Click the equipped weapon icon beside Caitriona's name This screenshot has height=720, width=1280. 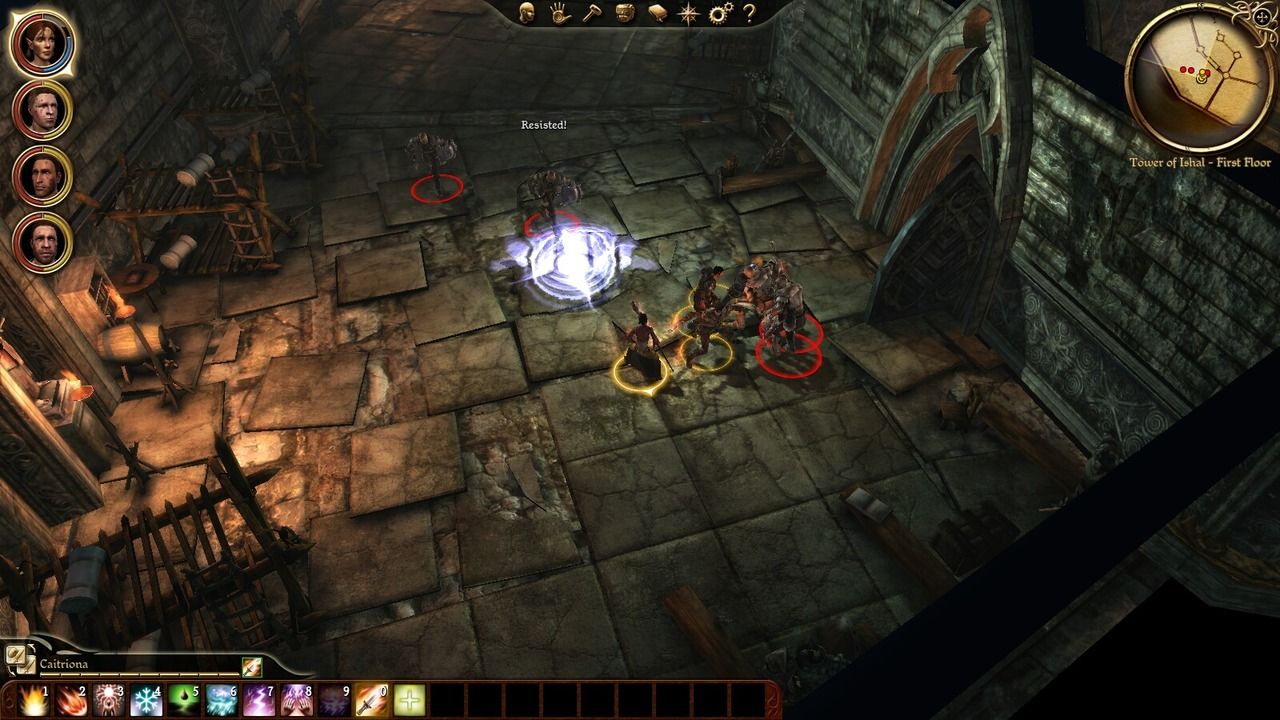click(252, 667)
